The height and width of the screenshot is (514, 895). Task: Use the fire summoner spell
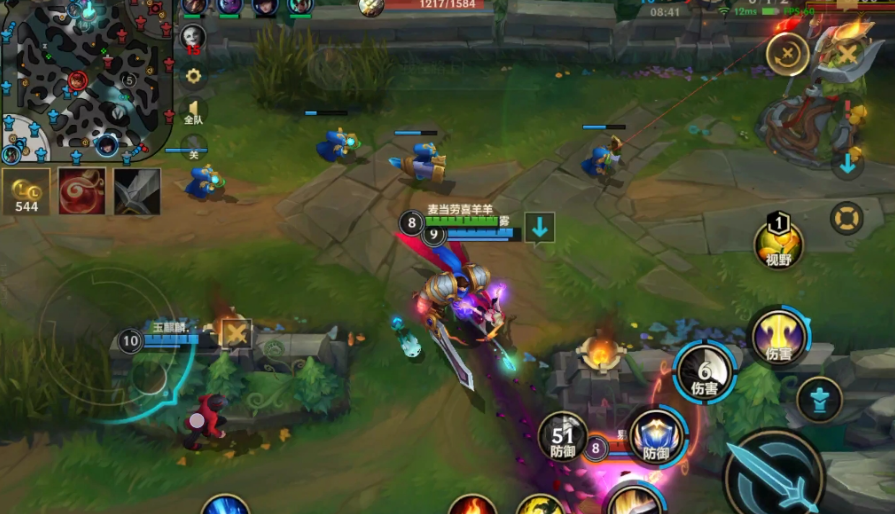pos(472,504)
